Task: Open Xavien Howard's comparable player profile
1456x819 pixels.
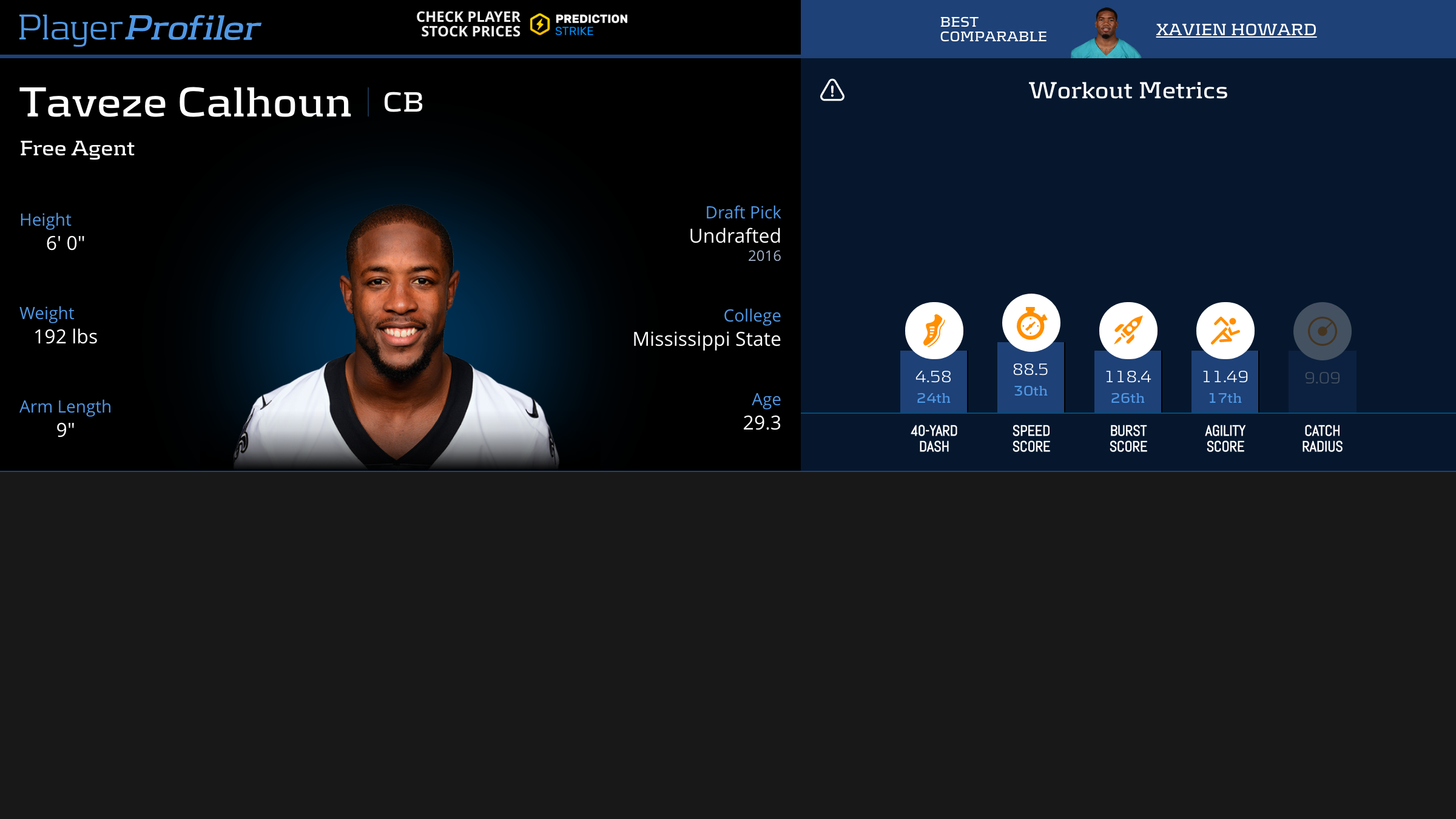Action: point(1236,29)
